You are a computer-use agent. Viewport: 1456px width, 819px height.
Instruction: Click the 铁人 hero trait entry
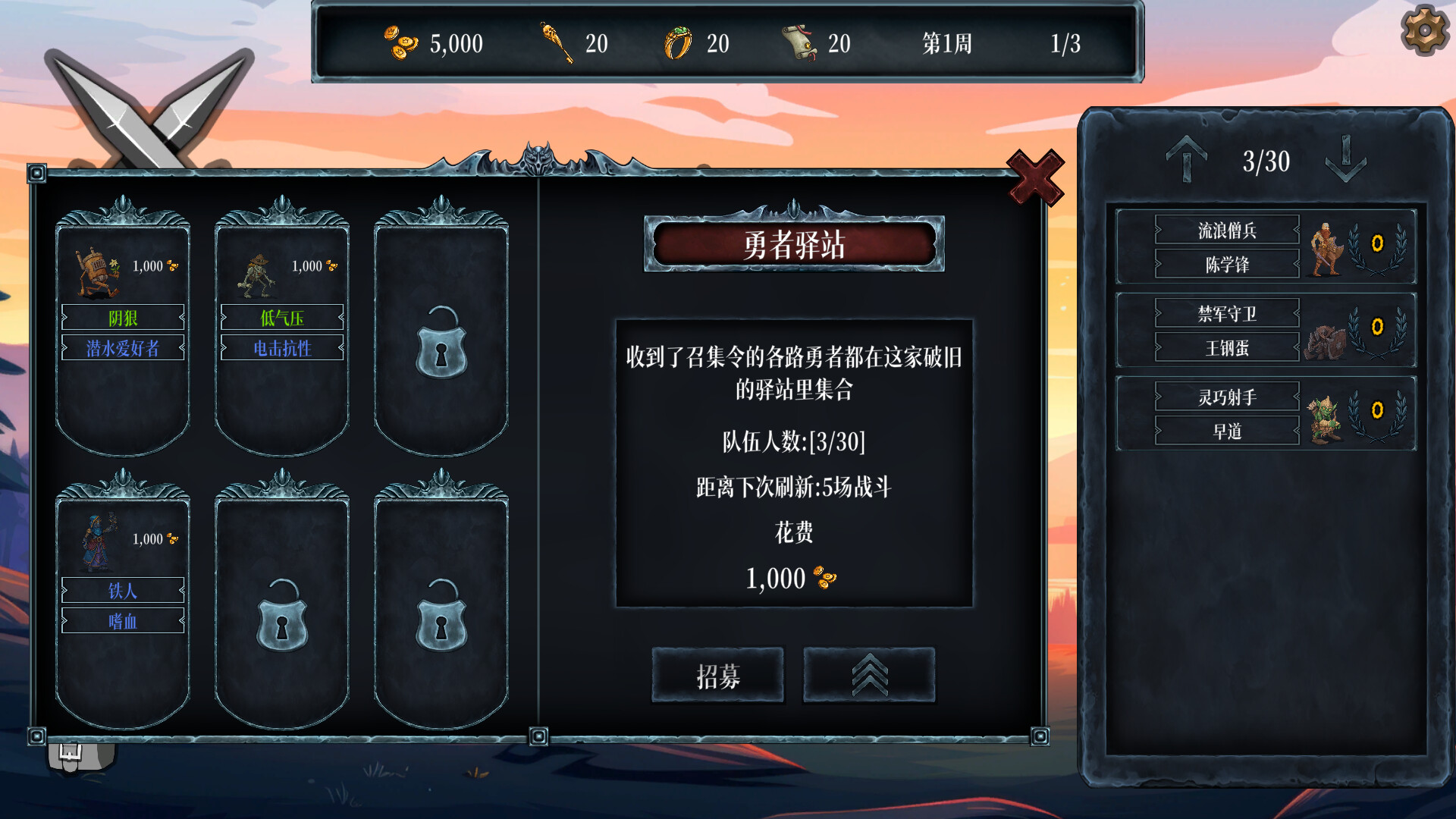tap(123, 591)
